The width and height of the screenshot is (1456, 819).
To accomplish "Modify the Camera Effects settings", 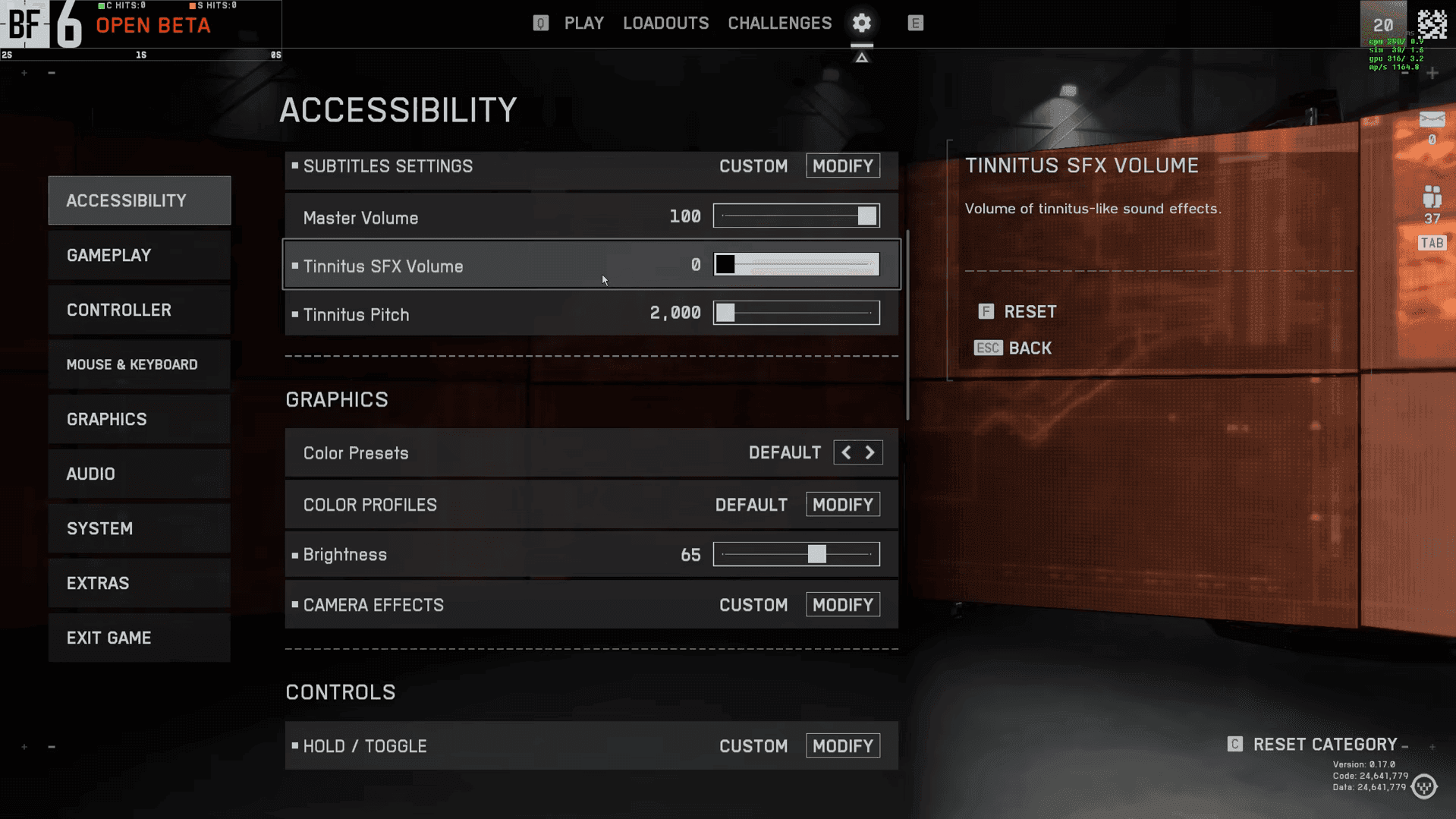I will pos(842,604).
